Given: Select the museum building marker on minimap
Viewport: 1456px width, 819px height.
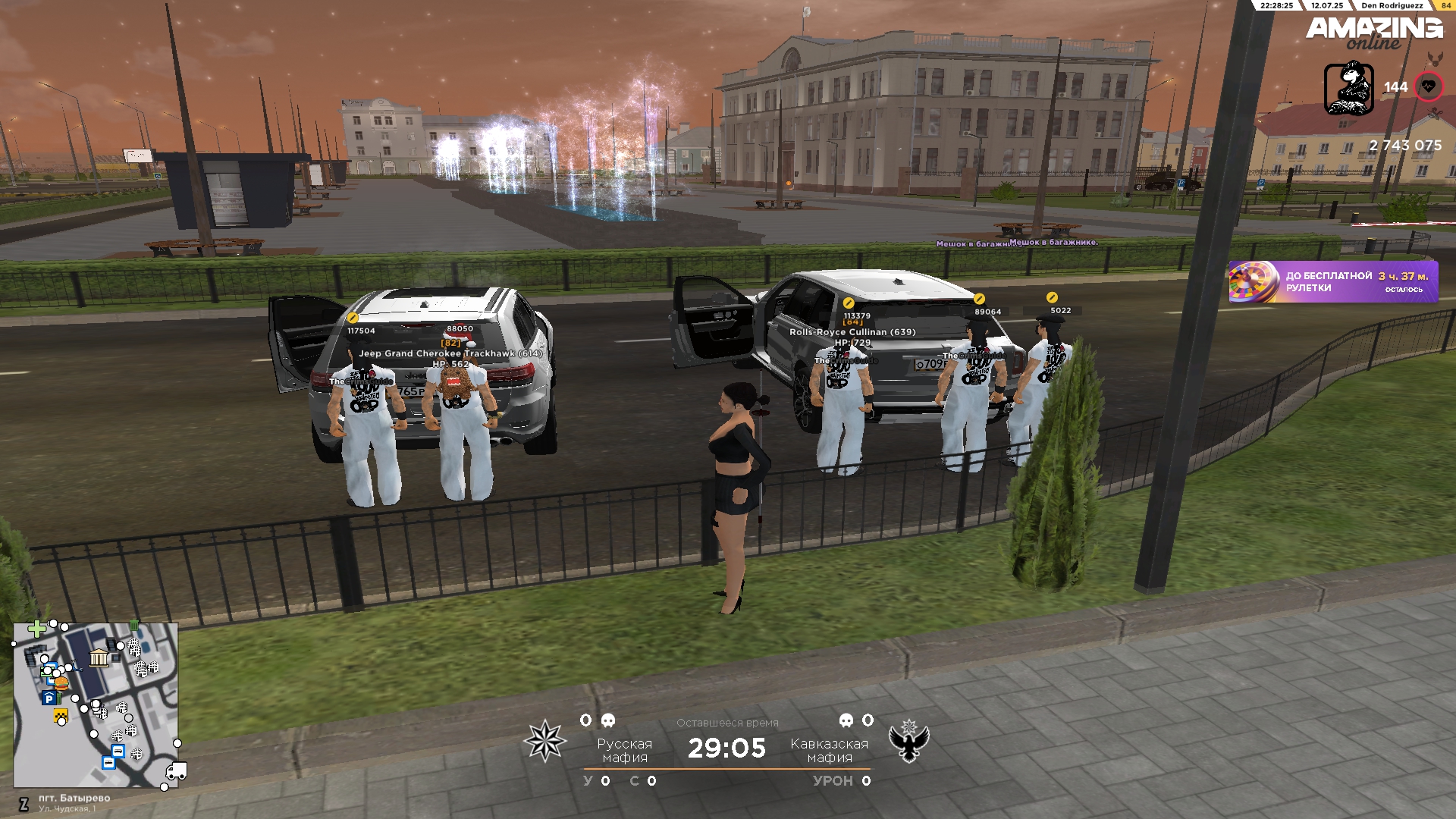Looking at the screenshot, I should [99, 657].
